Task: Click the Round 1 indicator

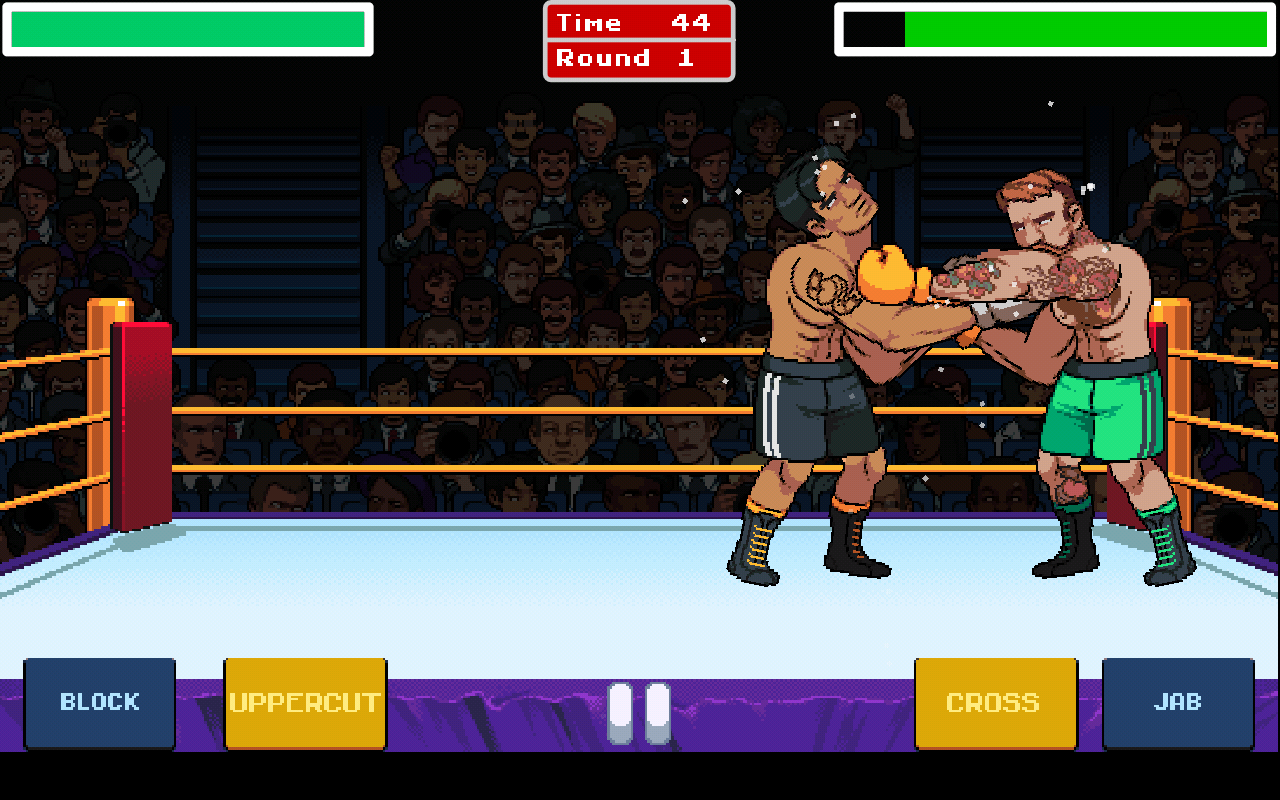Action: (639, 57)
